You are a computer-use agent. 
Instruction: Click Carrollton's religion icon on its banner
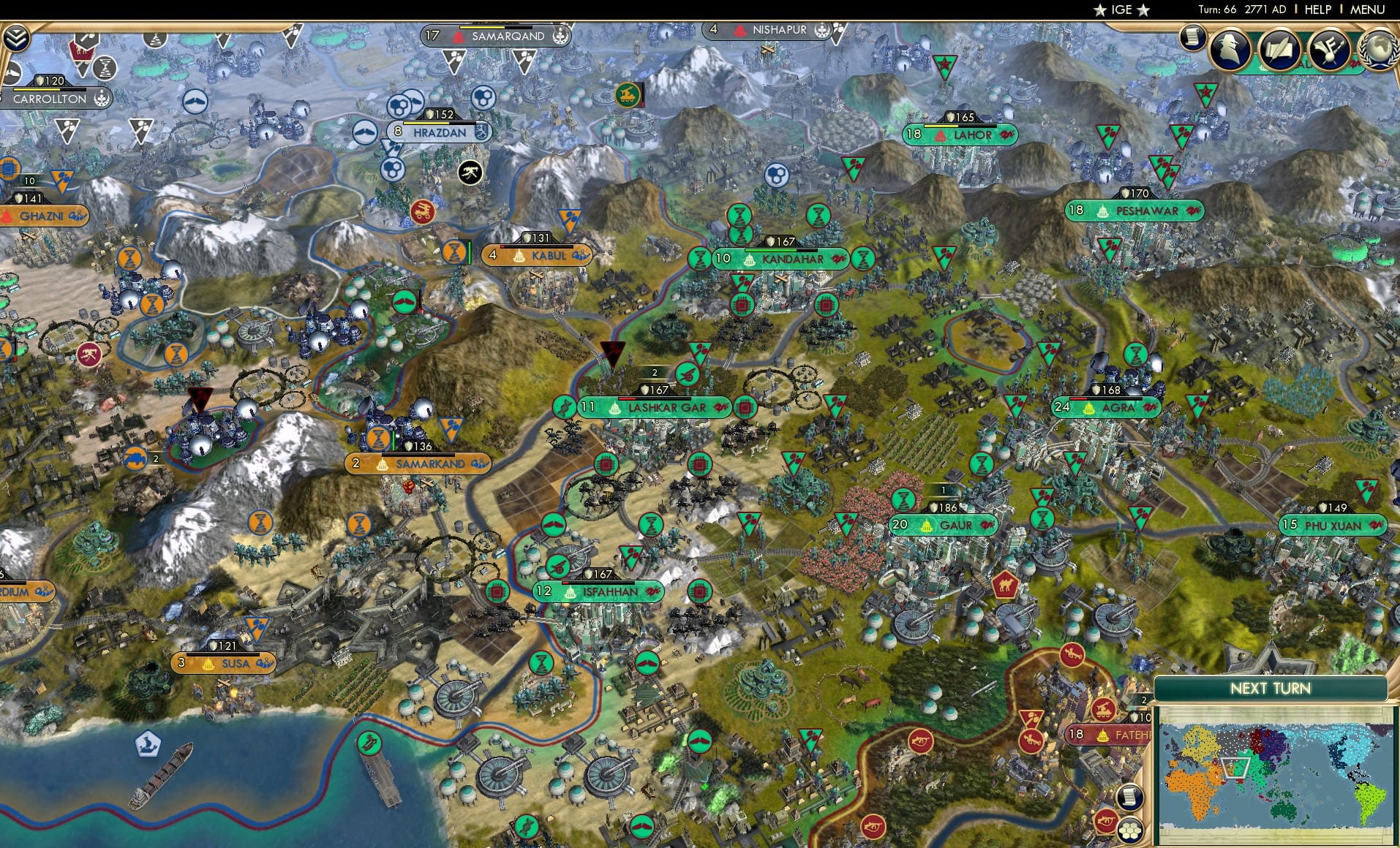click(102, 99)
